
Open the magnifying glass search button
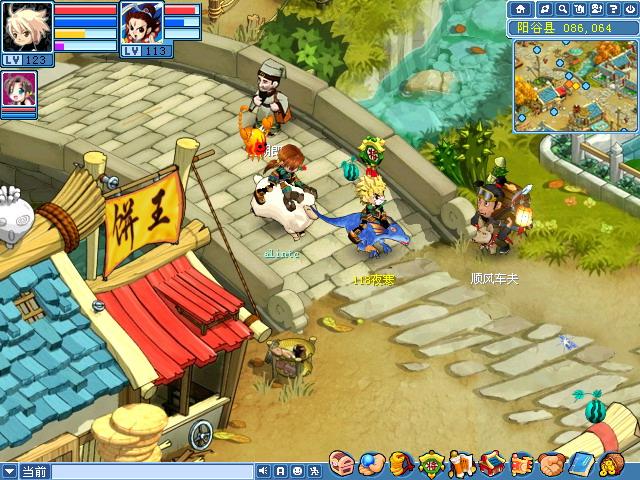coord(565,9)
